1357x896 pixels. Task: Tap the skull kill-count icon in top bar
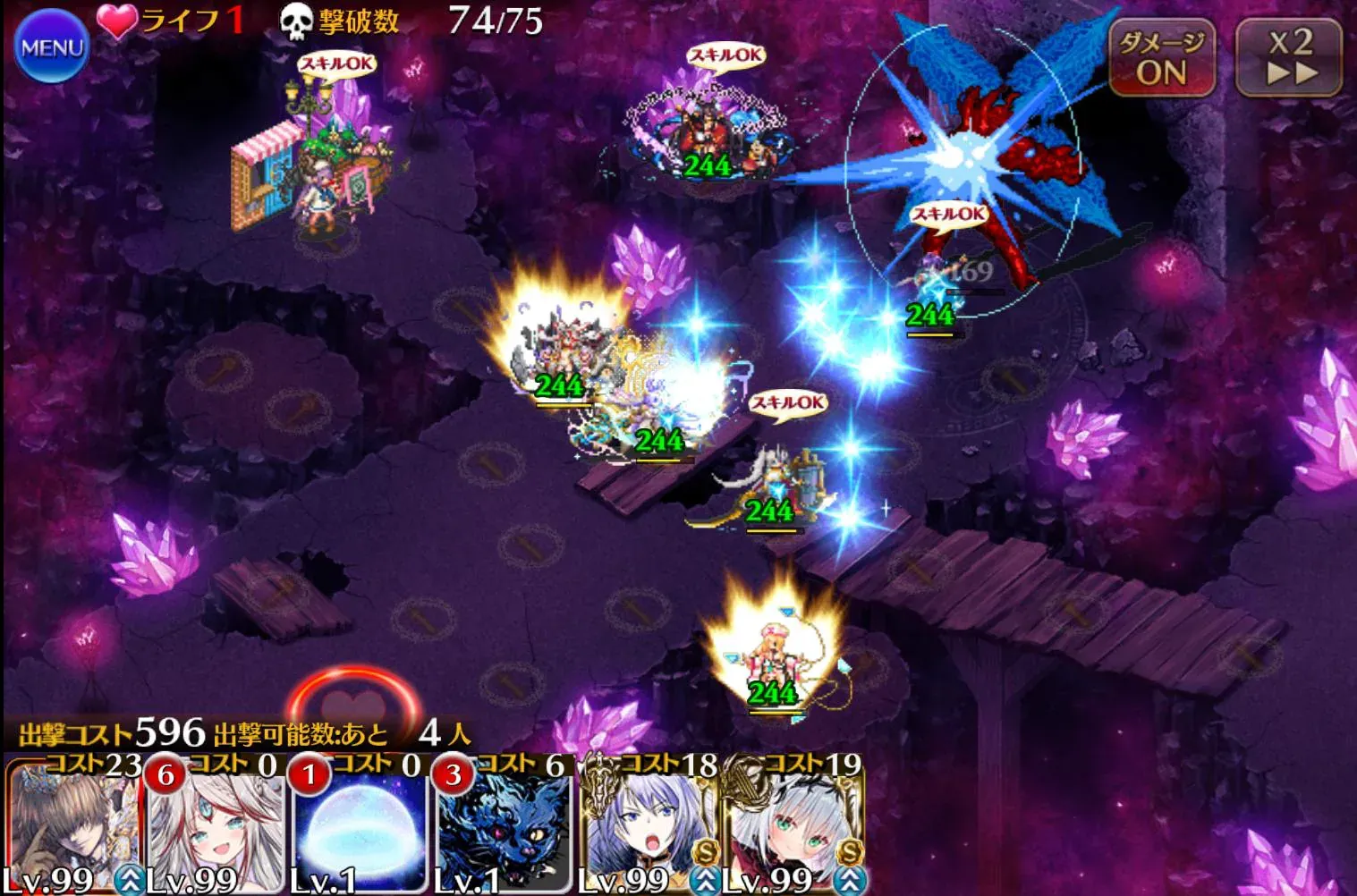[x=295, y=20]
